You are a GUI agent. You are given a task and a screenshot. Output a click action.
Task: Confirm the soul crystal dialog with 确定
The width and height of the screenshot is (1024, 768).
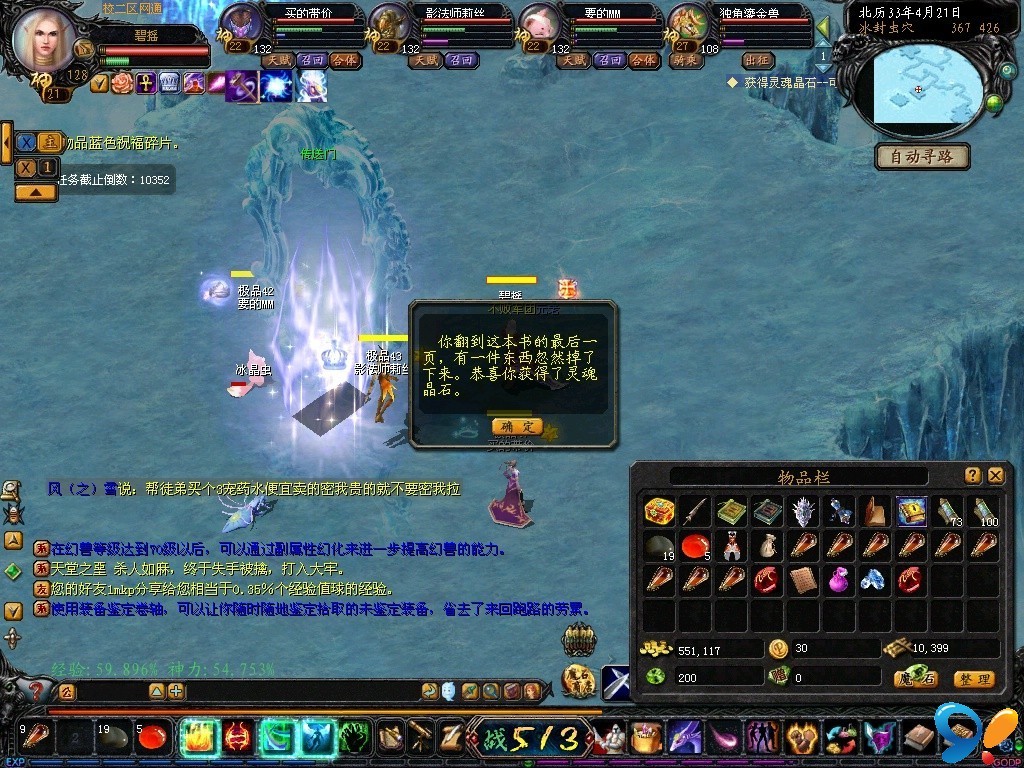(x=517, y=426)
